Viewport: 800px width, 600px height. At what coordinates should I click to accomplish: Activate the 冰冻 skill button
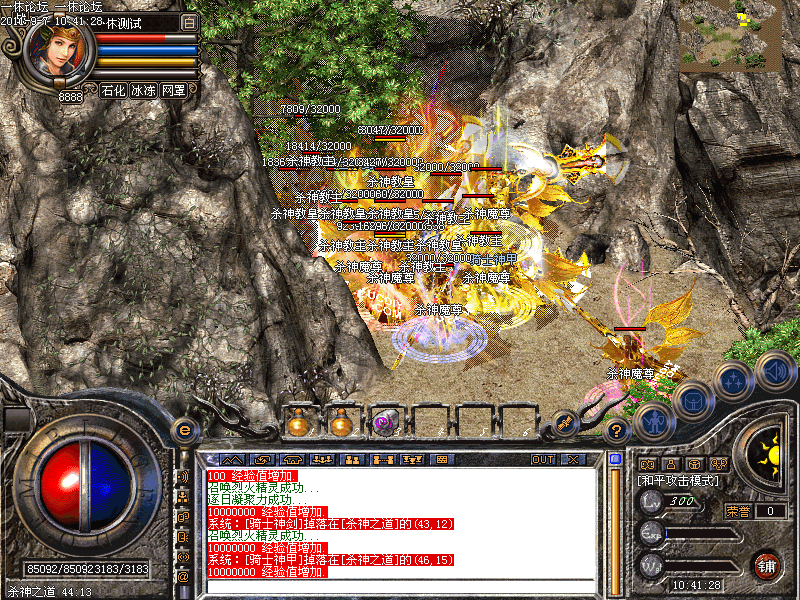coord(143,90)
